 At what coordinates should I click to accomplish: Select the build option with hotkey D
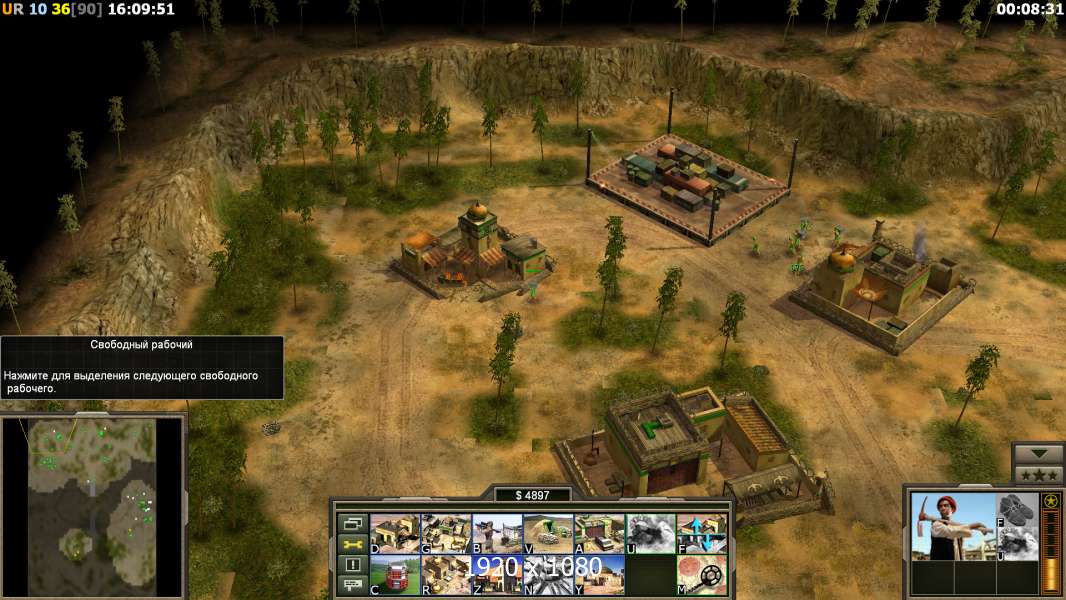[395, 533]
